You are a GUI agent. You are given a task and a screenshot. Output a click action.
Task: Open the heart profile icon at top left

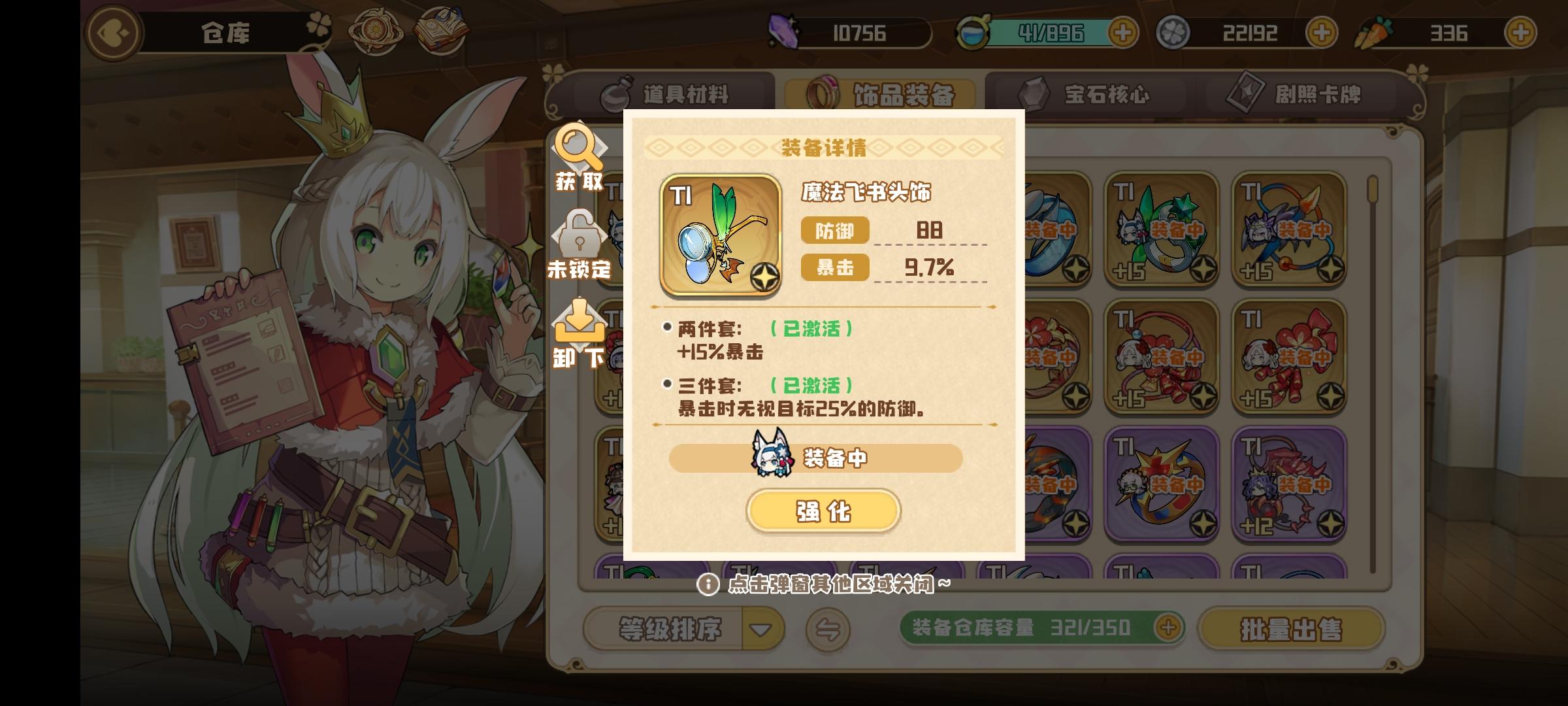coord(112,34)
